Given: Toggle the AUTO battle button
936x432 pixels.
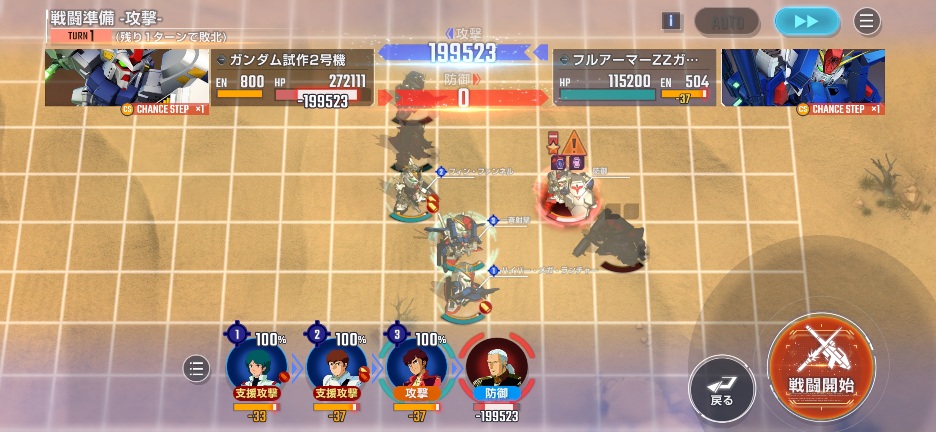Looking at the screenshot, I should click(727, 21).
